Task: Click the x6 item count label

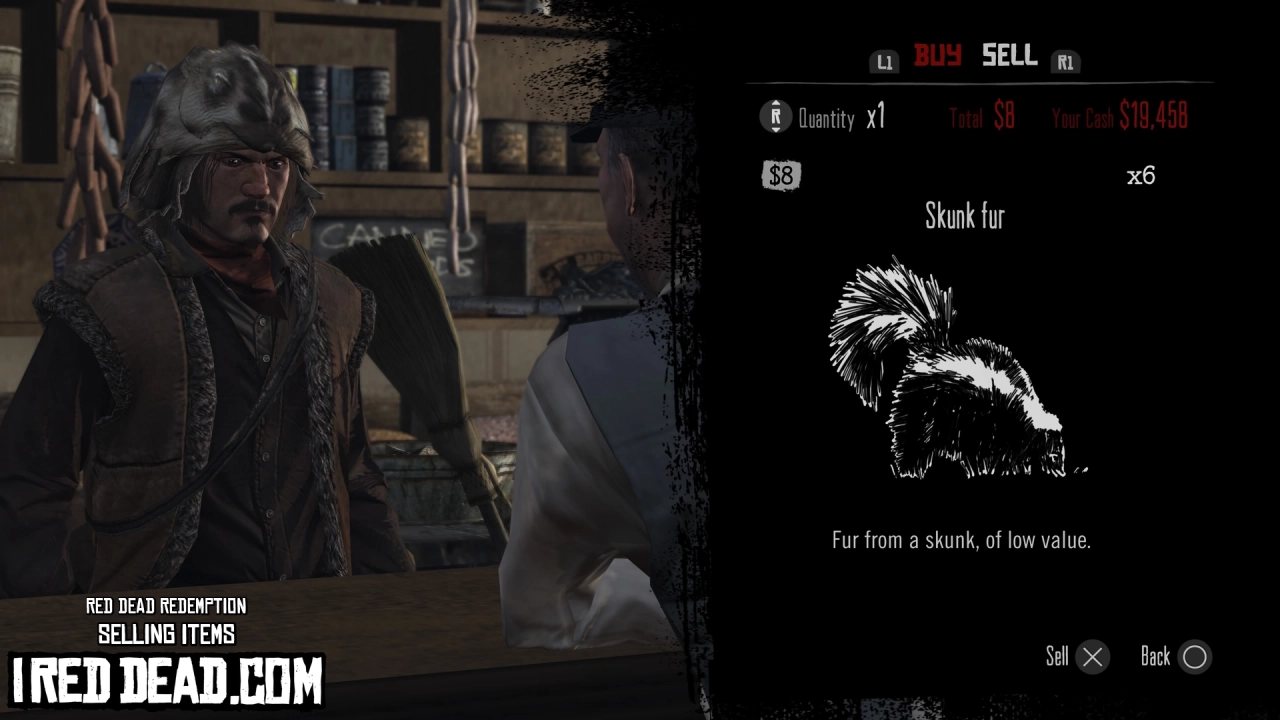Action: click(x=1143, y=176)
